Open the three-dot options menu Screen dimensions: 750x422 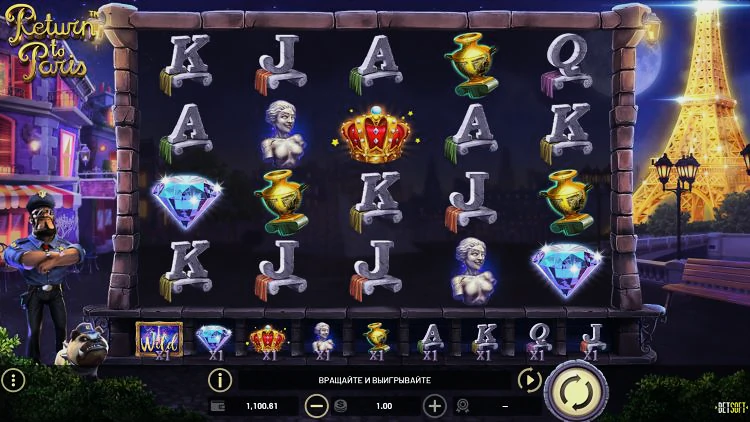tap(13, 380)
